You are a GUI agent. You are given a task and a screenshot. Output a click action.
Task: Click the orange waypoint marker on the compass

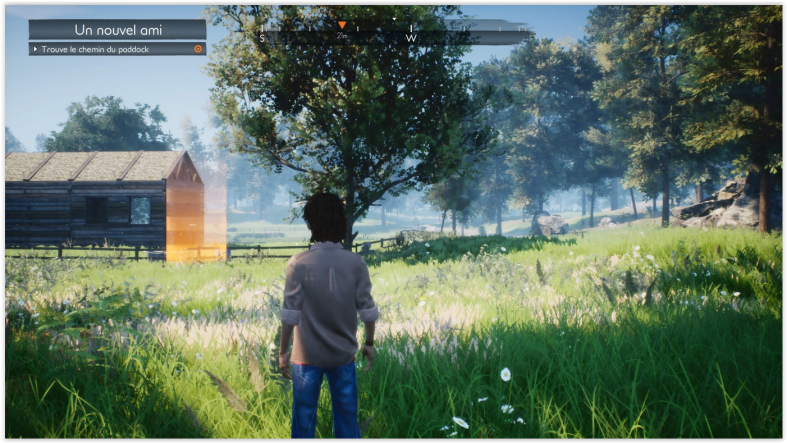pyautogui.click(x=342, y=25)
